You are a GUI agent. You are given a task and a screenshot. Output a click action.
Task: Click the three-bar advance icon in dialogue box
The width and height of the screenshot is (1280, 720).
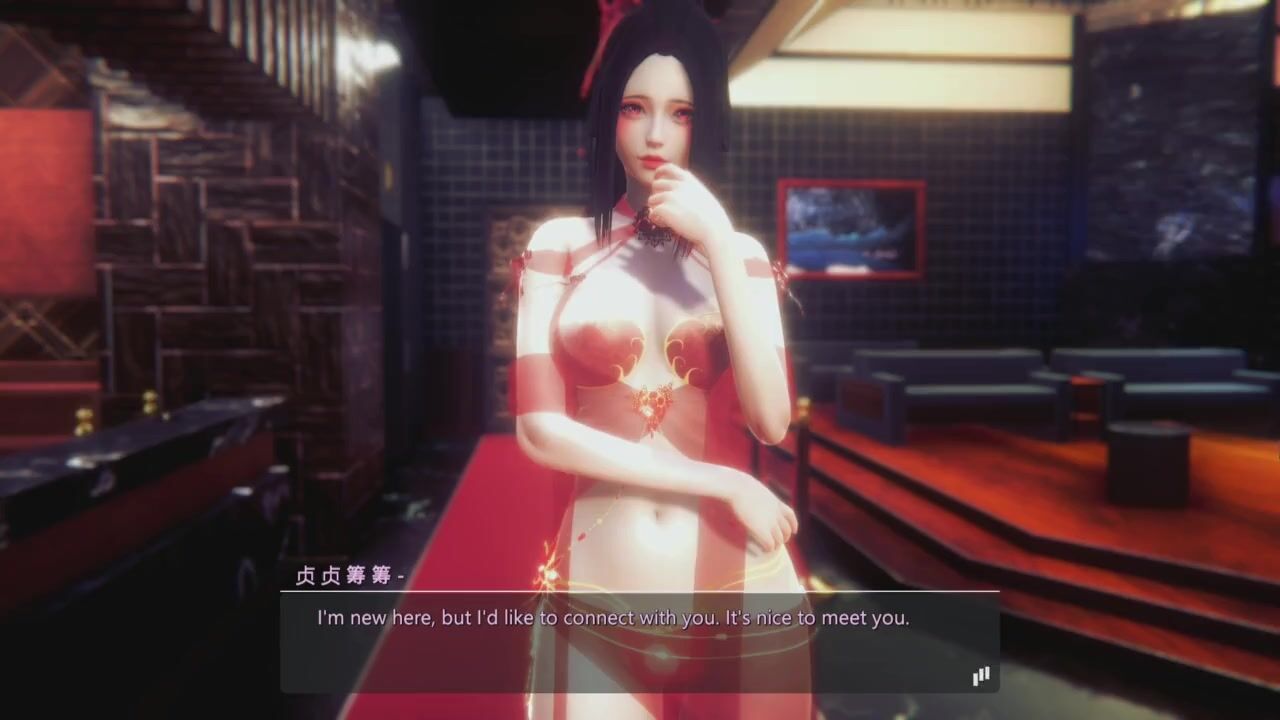[x=981, y=676]
